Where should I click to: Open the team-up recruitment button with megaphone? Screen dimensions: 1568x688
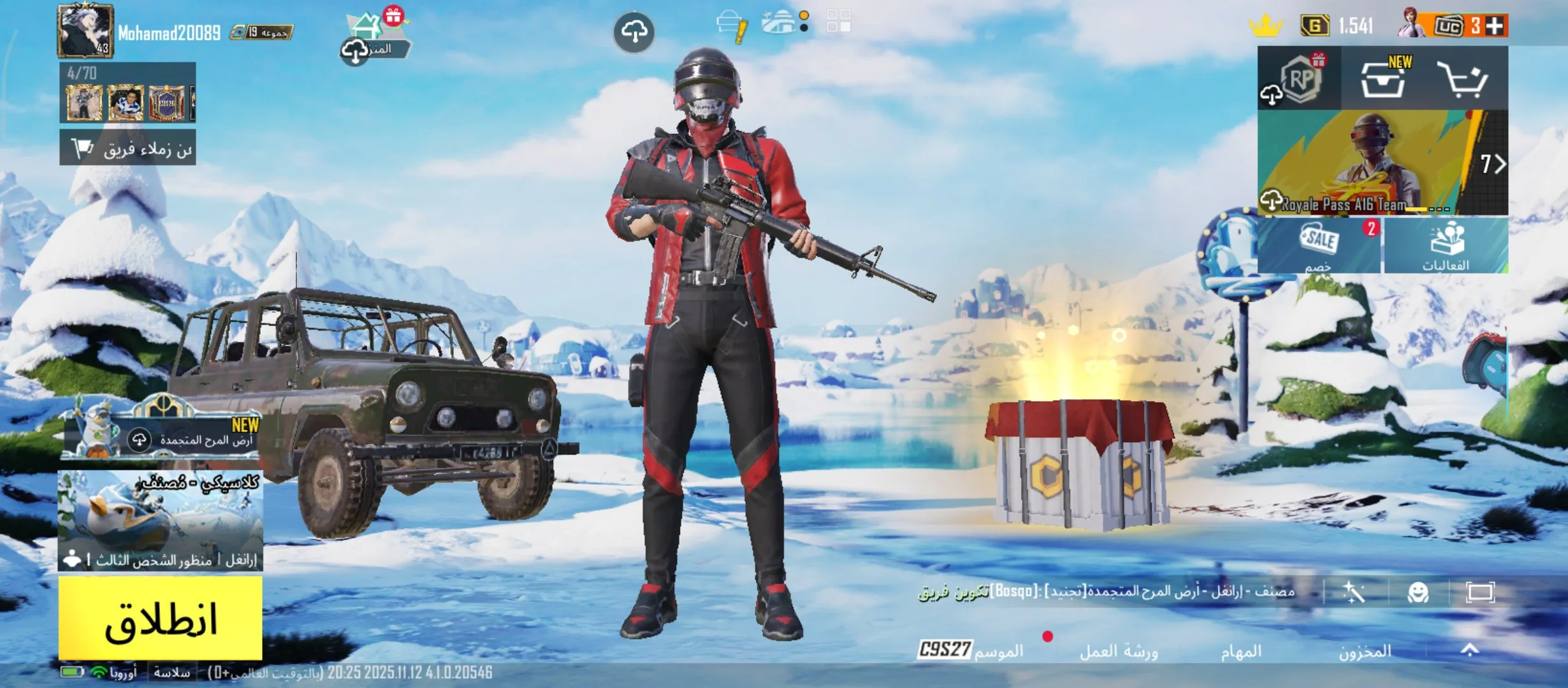pyautogui.click(x=127, y=148)
